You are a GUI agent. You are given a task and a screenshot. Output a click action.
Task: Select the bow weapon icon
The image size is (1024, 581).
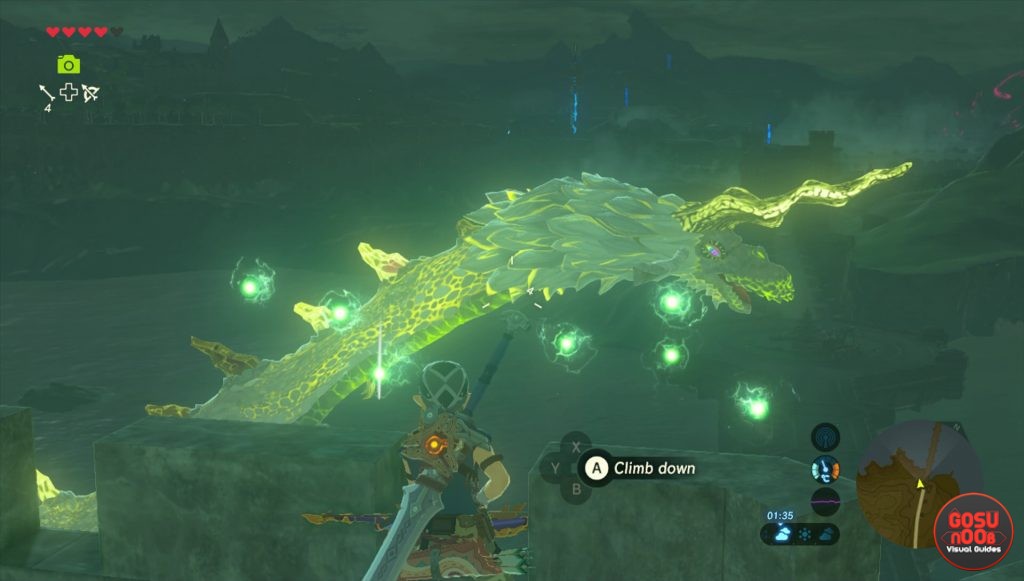(x=91, y=93)
